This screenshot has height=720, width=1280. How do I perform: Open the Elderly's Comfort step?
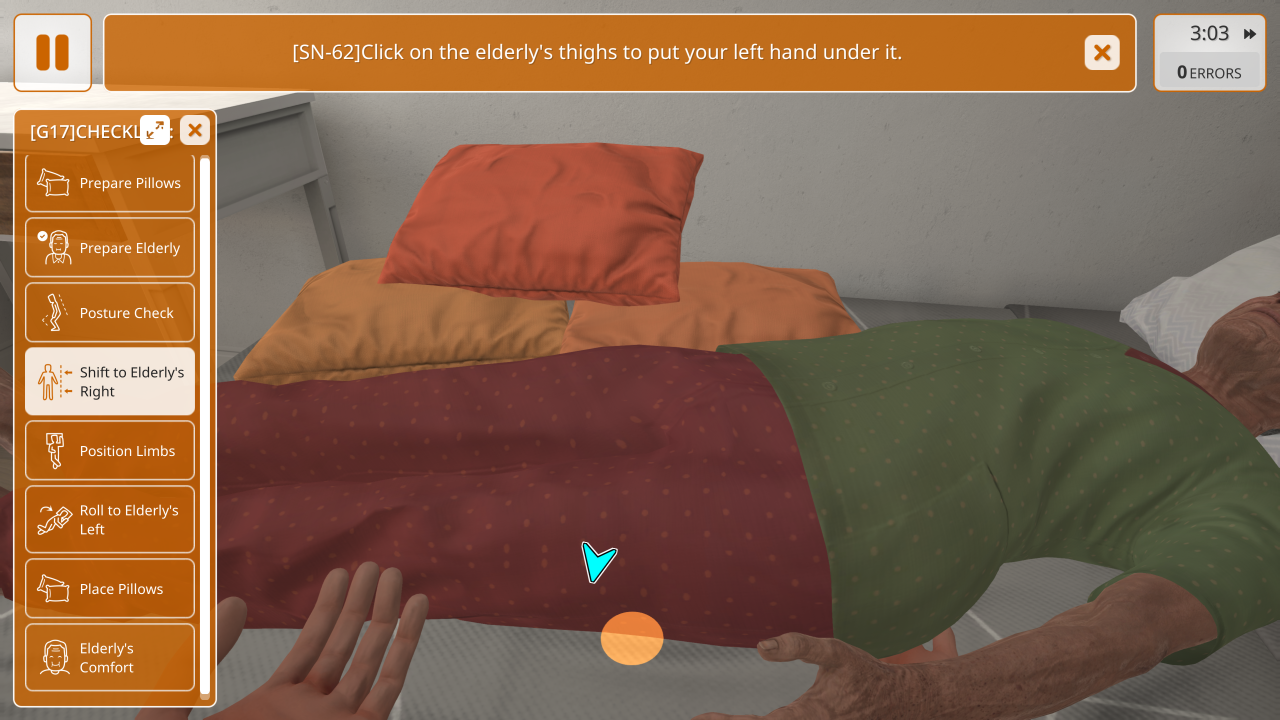coord(110,658)
